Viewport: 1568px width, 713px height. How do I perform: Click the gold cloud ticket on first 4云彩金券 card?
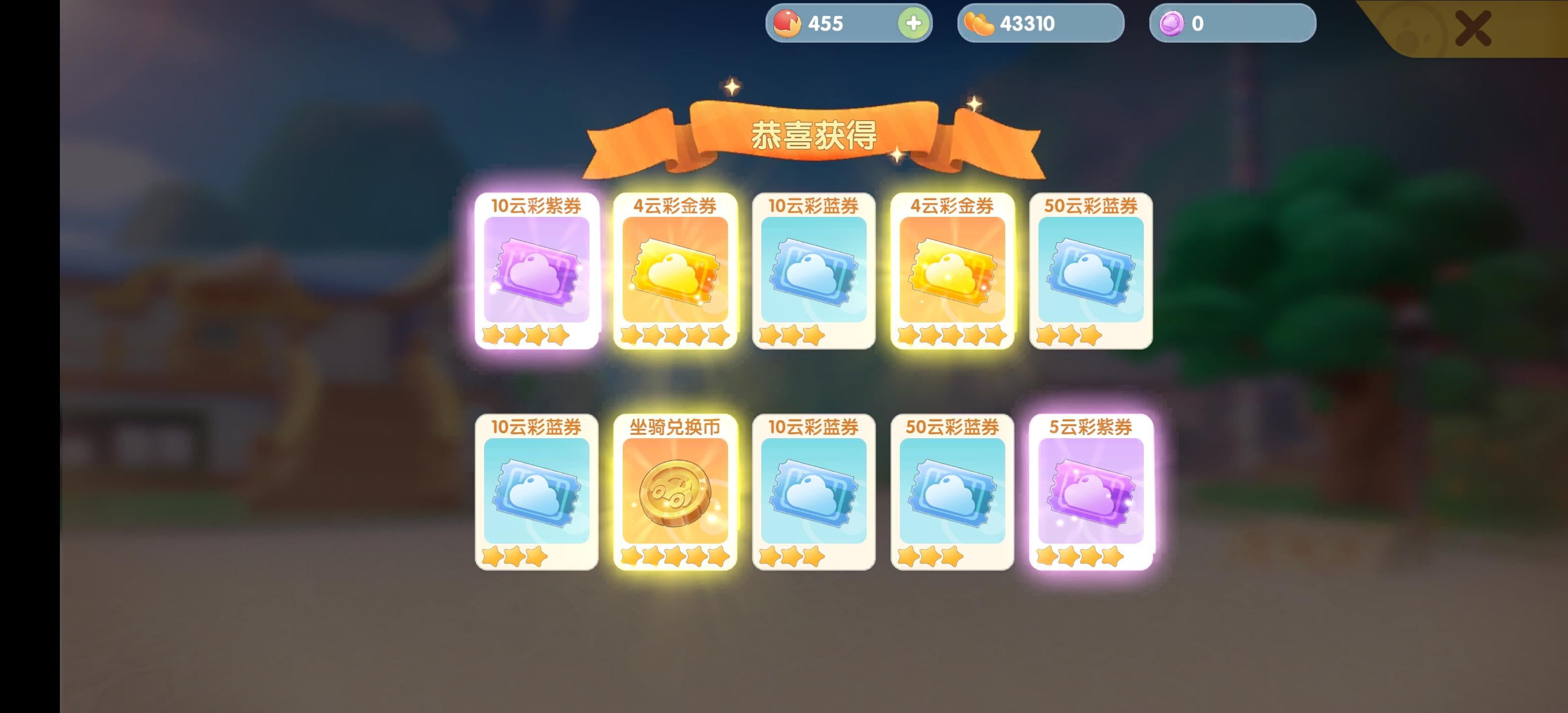[x=675, y=274]
